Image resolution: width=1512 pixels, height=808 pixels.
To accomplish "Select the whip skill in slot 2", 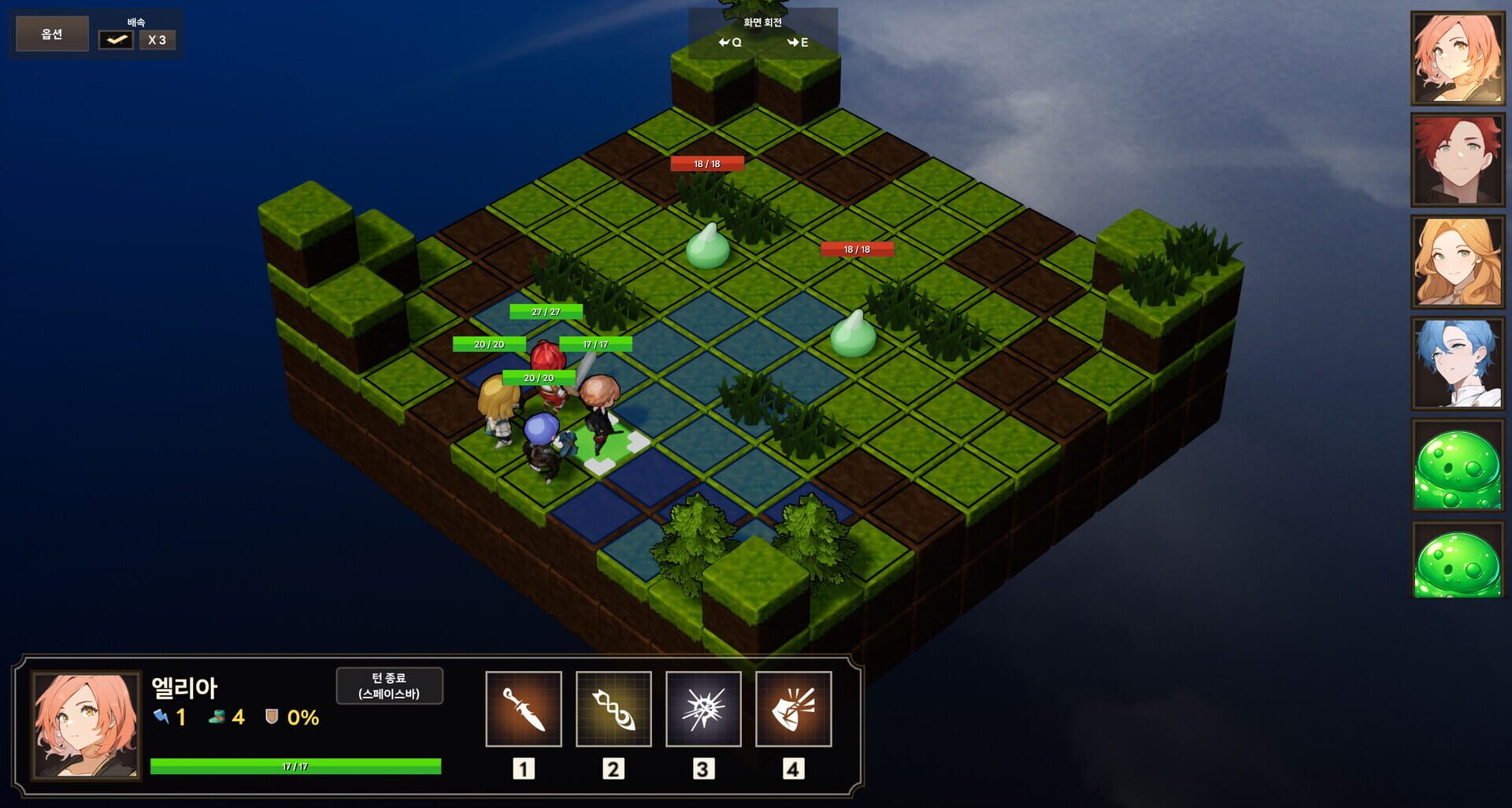I will click(613, 708).
